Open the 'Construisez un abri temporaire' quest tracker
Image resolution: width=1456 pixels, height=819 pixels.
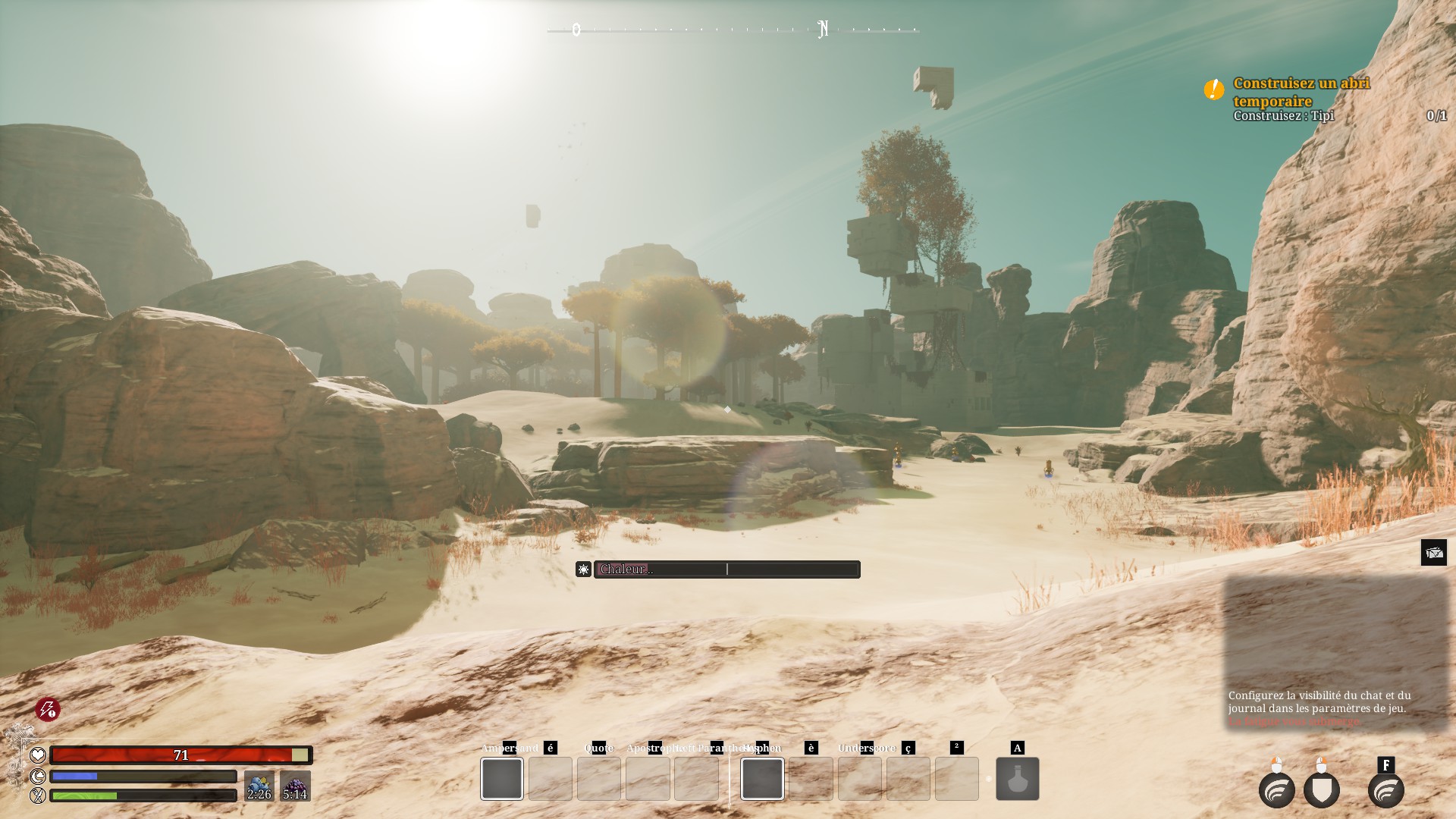coord(1301,92)
